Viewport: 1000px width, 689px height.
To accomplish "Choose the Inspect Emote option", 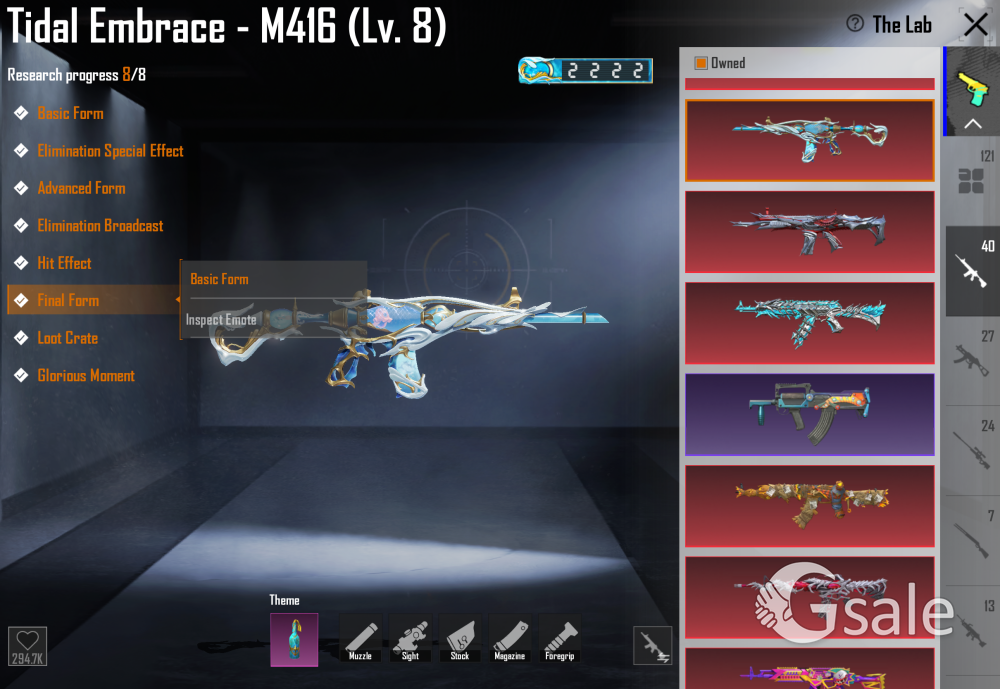I will point(222,320).
